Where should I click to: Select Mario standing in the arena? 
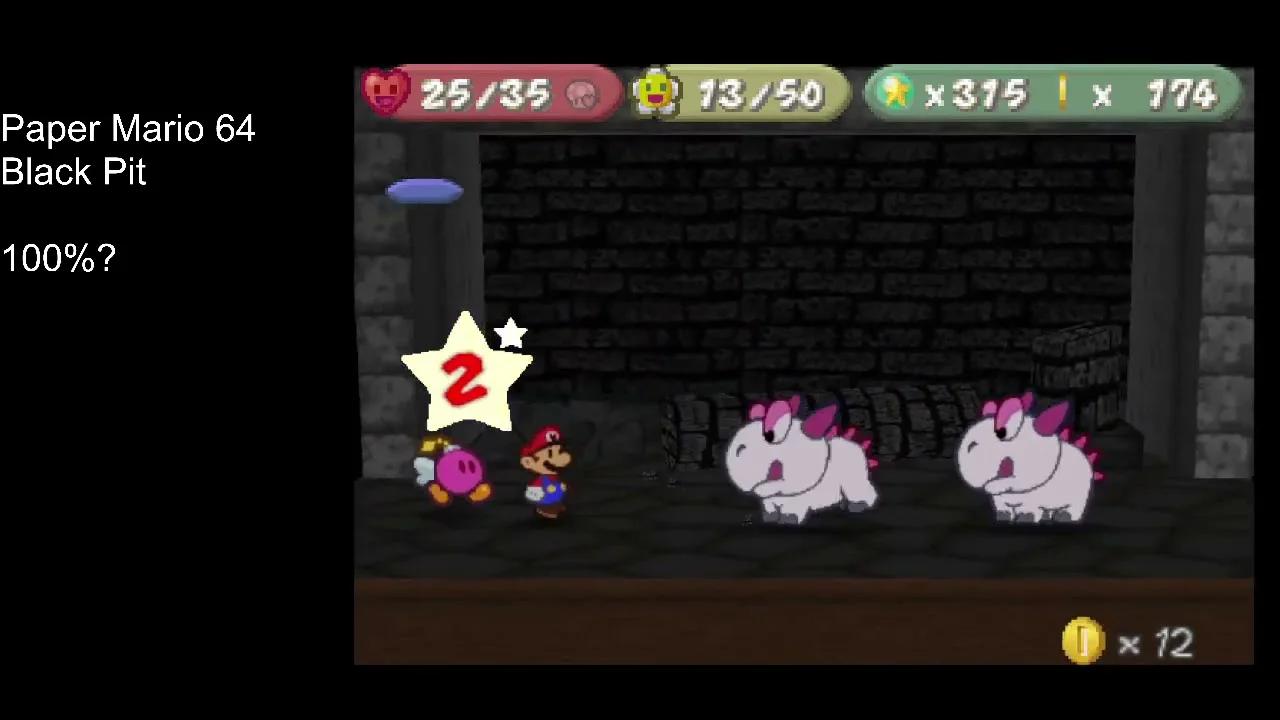pos(543,470)
